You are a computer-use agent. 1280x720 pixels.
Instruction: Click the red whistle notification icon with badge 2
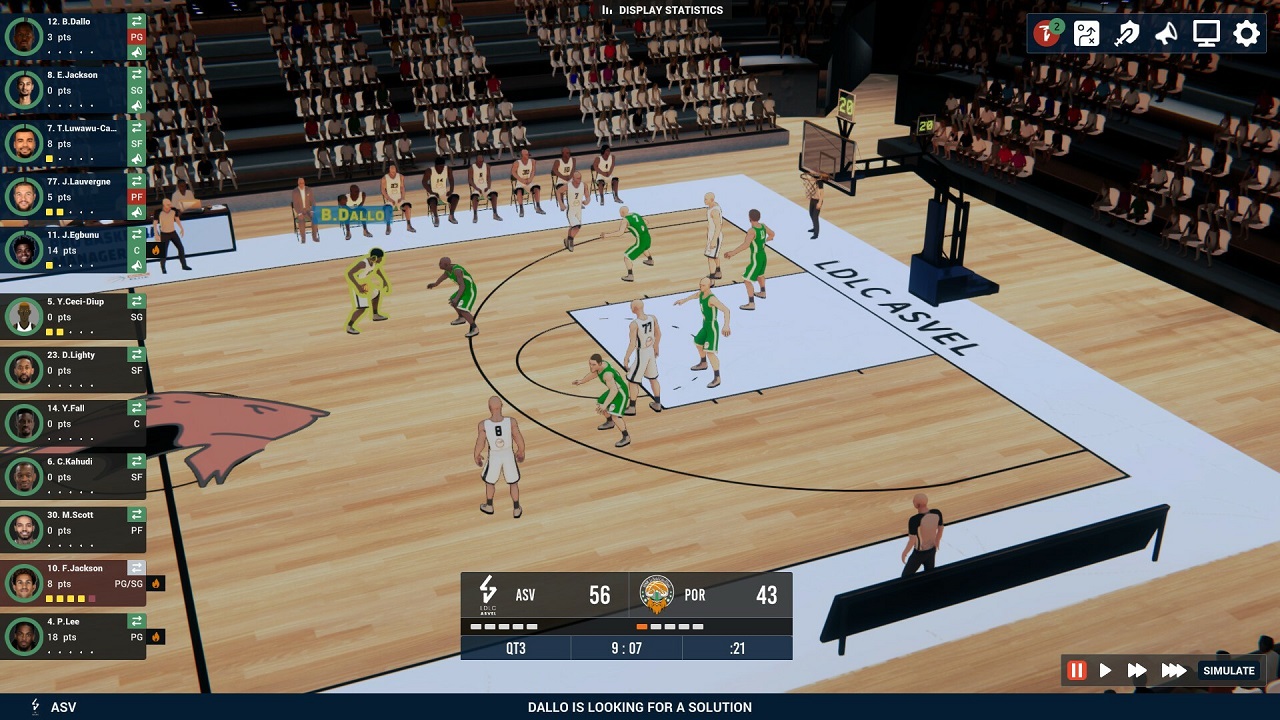point(1047,33)
